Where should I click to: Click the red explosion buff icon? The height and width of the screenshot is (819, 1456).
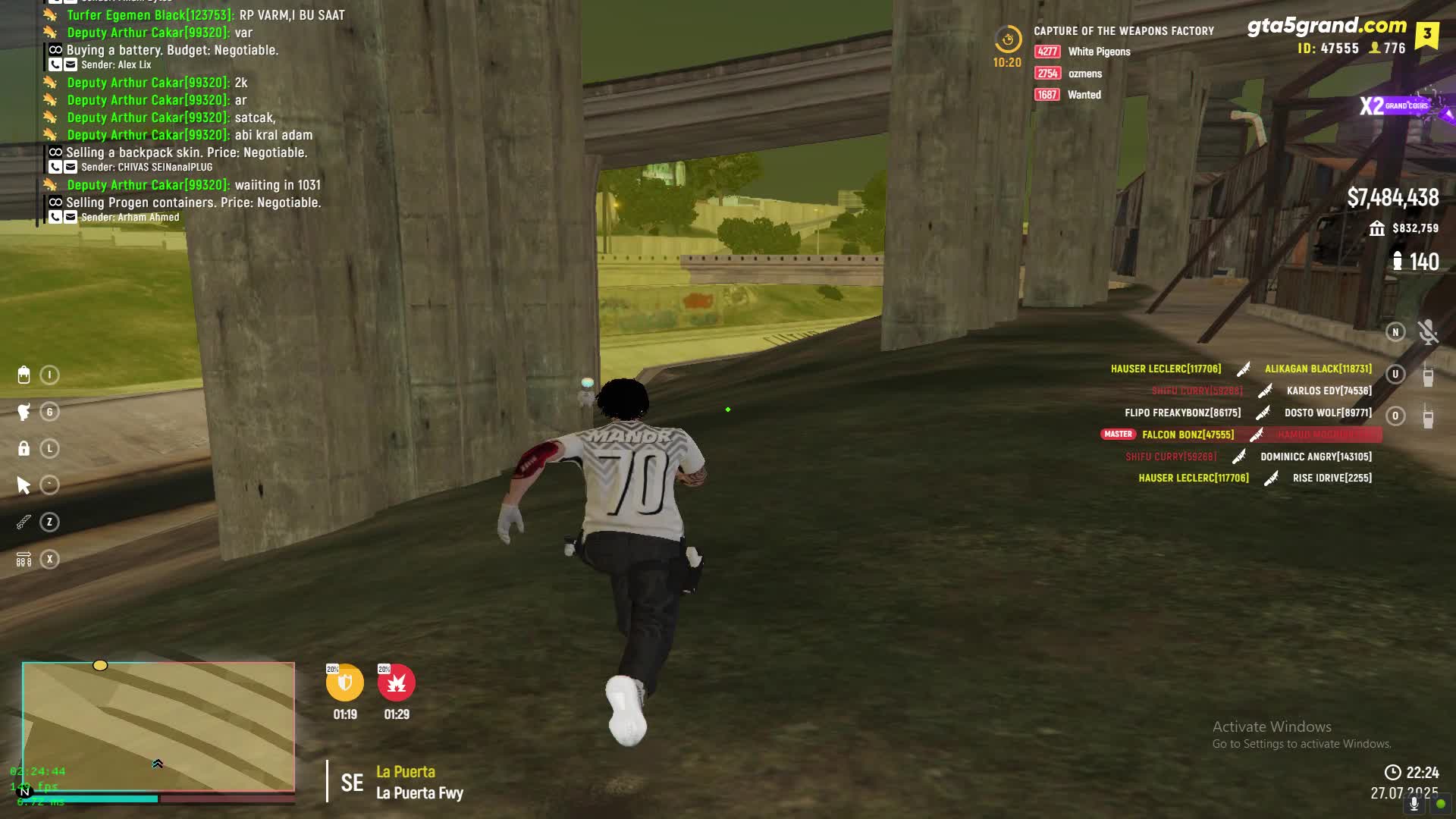tap(397, 682)
